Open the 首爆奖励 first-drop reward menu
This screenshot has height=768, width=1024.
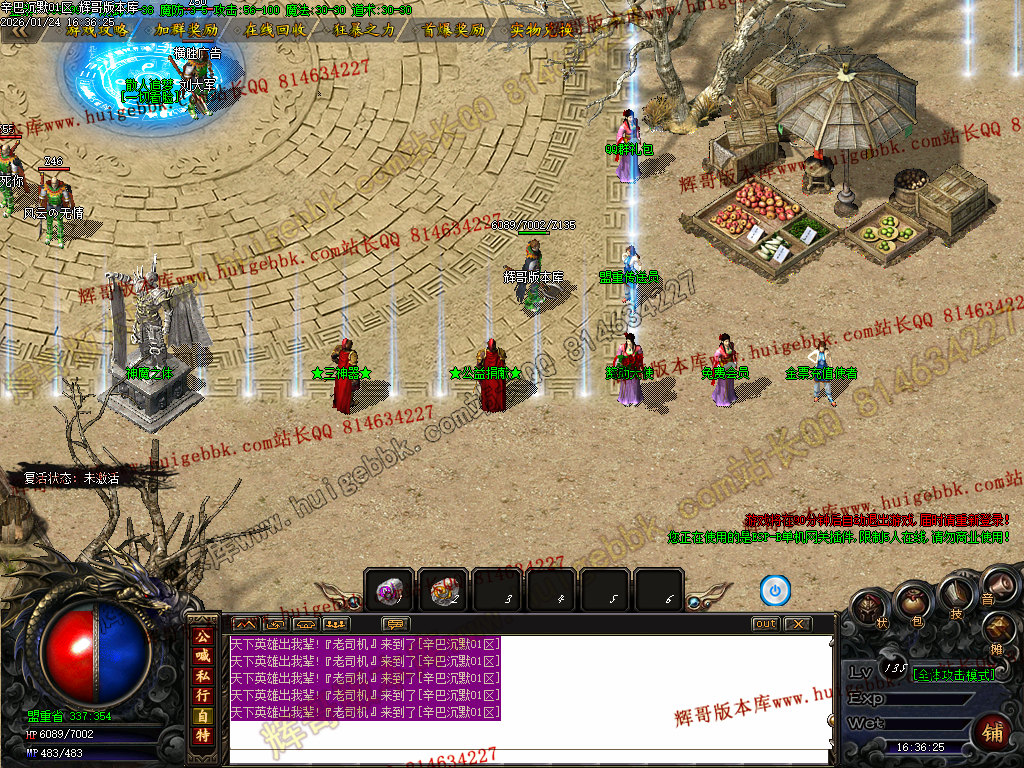[x=453, y=30]
